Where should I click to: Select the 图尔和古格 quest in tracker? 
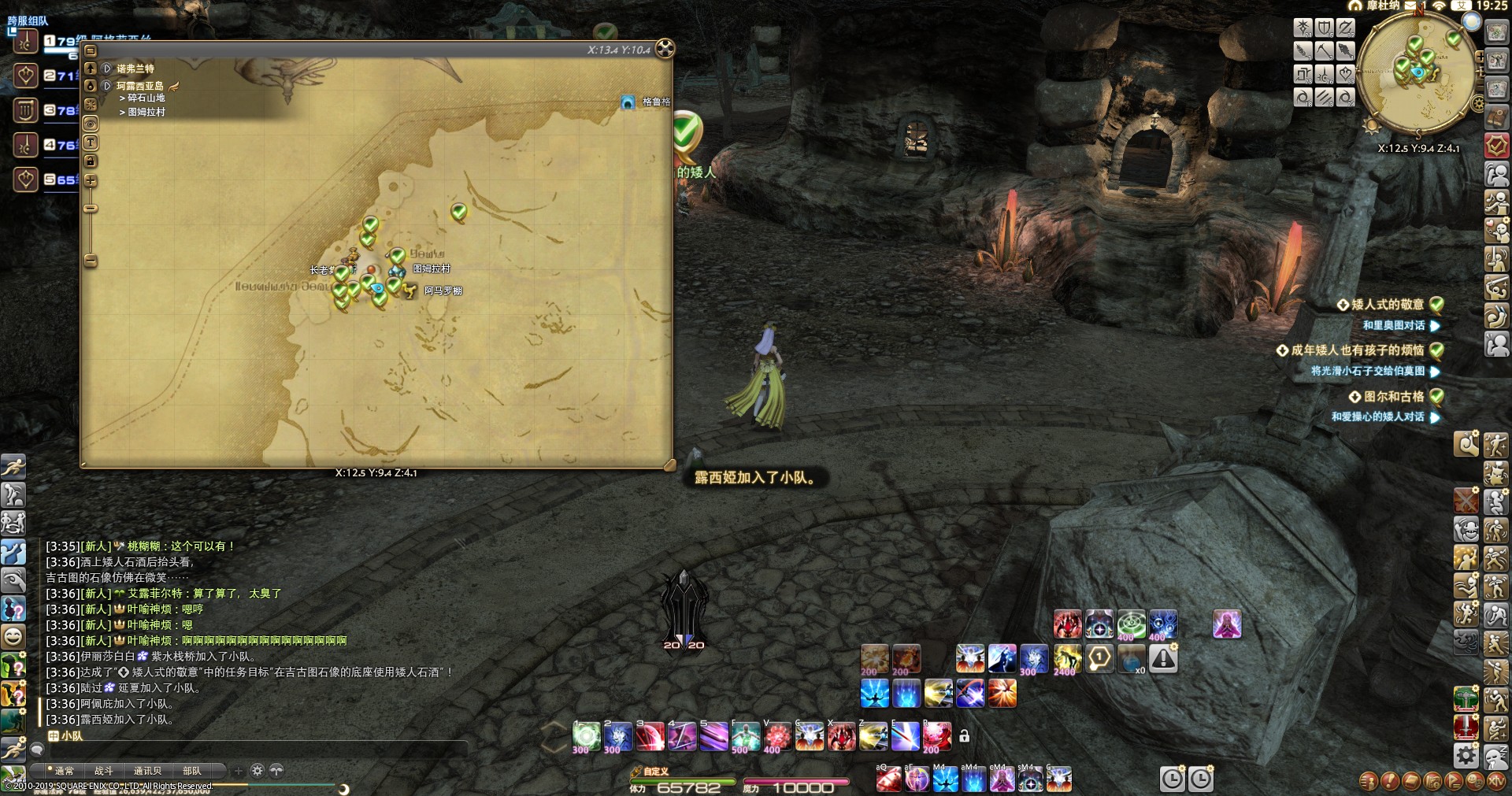[x=1394, y=397]
